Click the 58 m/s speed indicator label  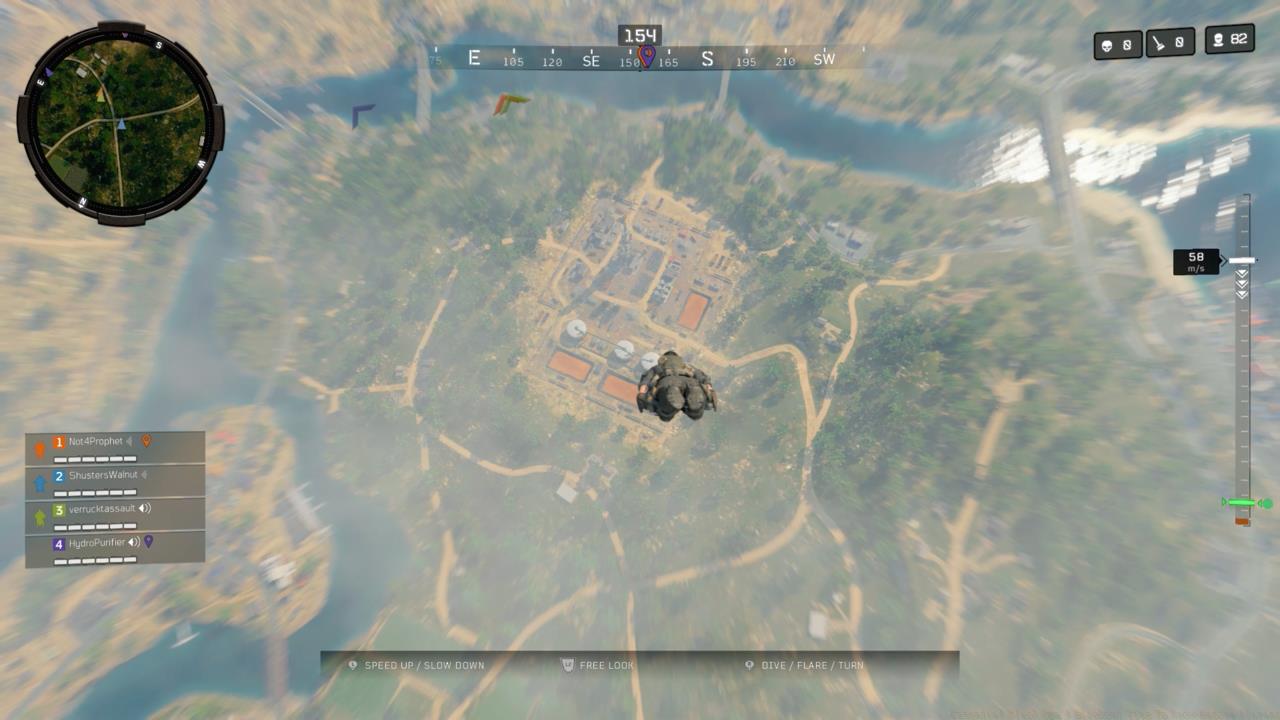(1195, 261)
